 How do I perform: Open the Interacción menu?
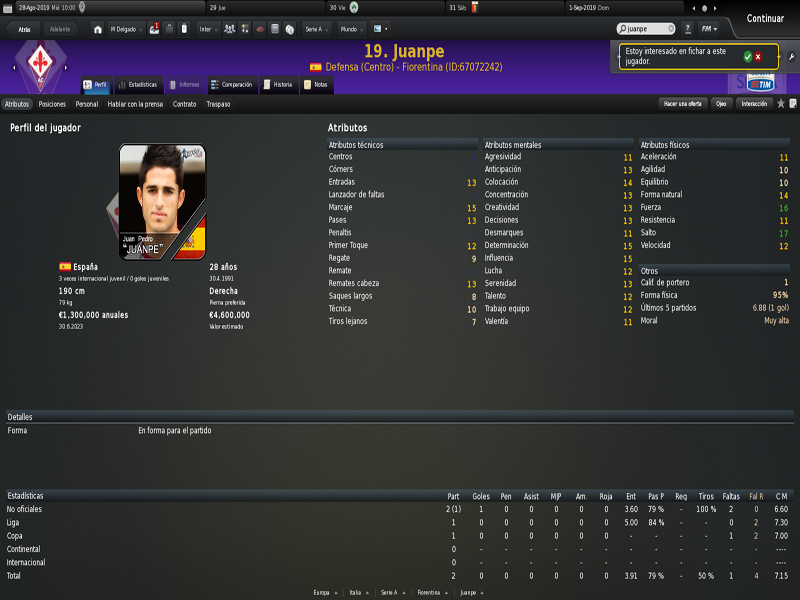754,104
